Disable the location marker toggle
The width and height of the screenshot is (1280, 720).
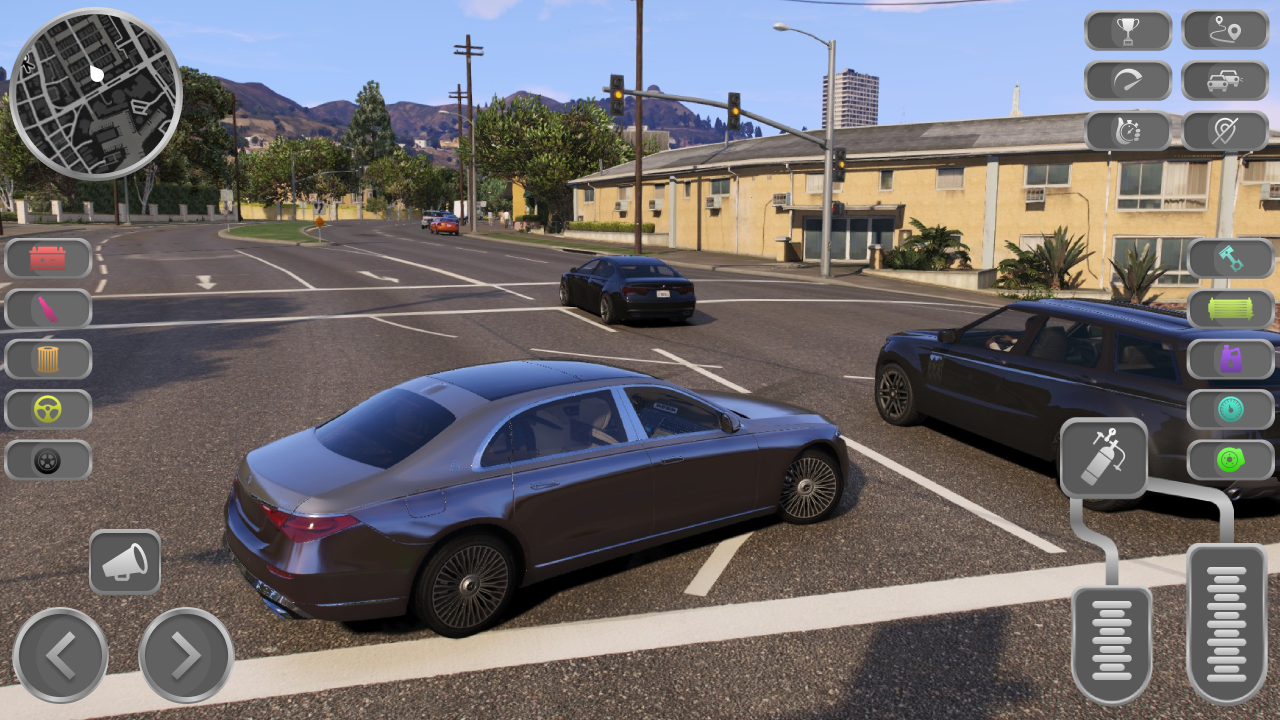click(1227, 130)
